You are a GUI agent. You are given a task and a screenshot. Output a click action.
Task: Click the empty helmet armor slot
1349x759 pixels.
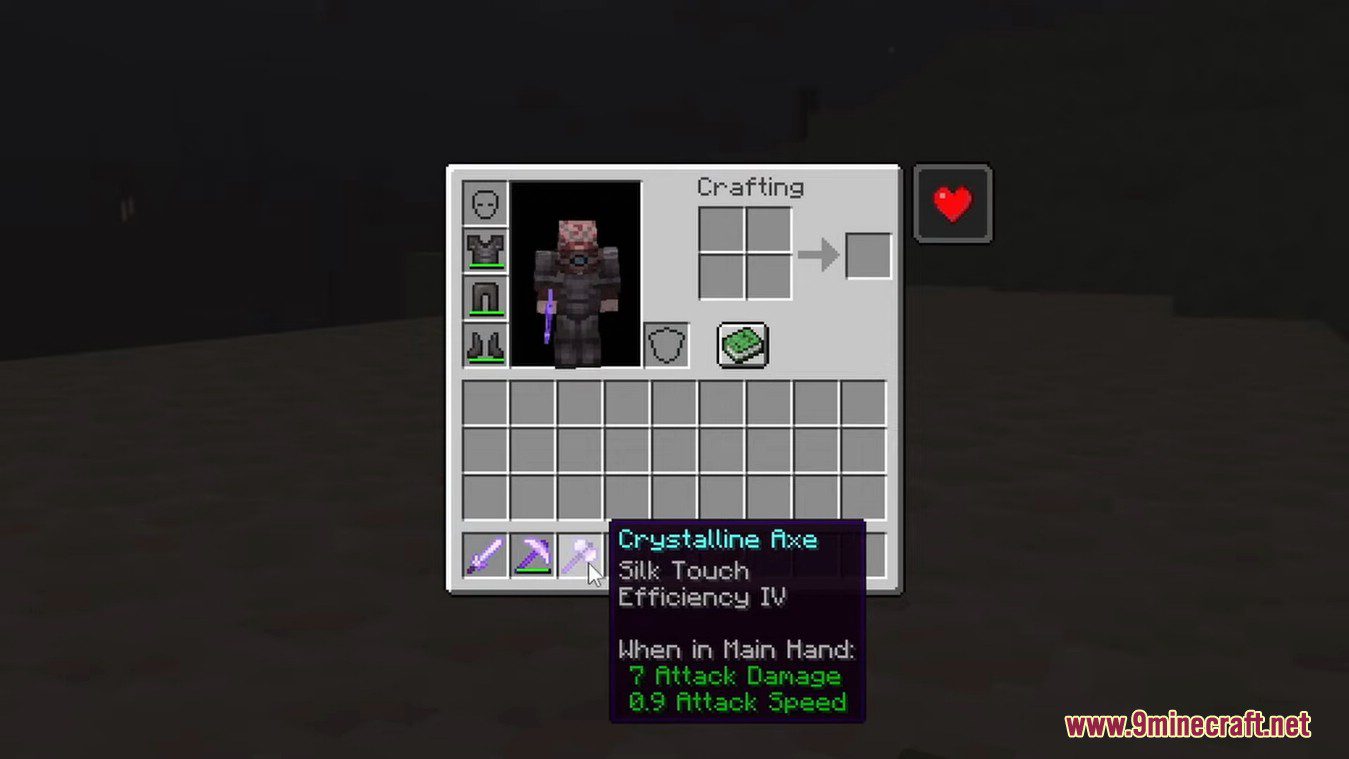click(x=484, y=203)
